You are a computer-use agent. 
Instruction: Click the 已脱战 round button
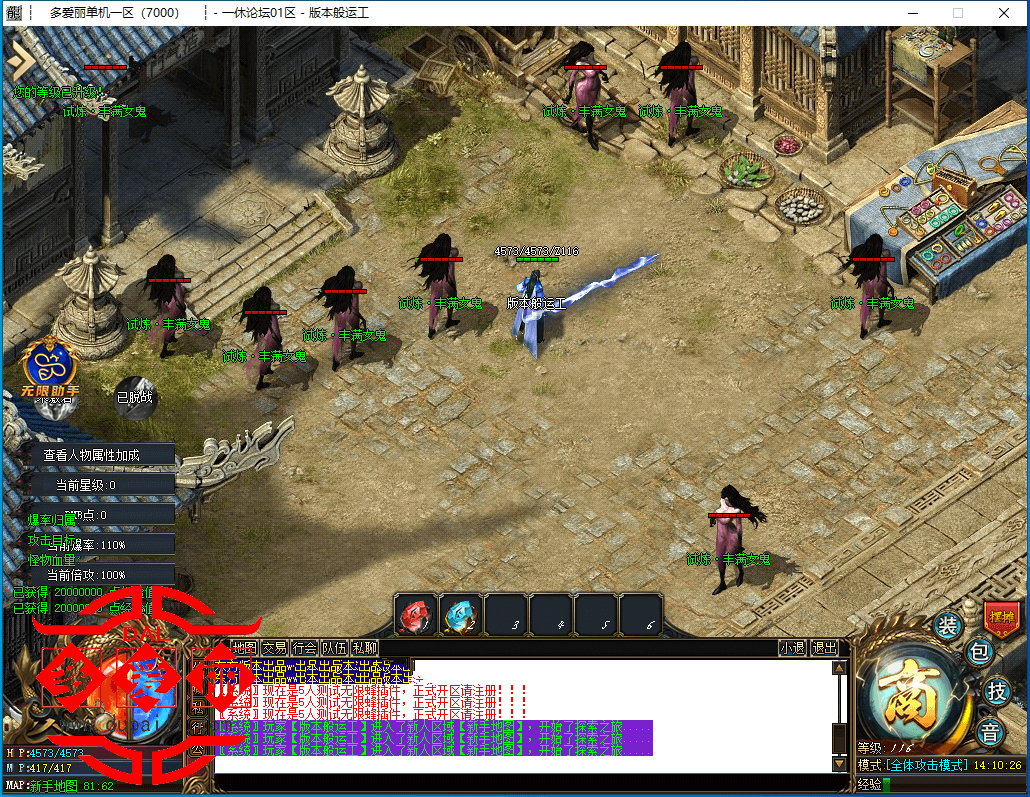tap(136, 397)
